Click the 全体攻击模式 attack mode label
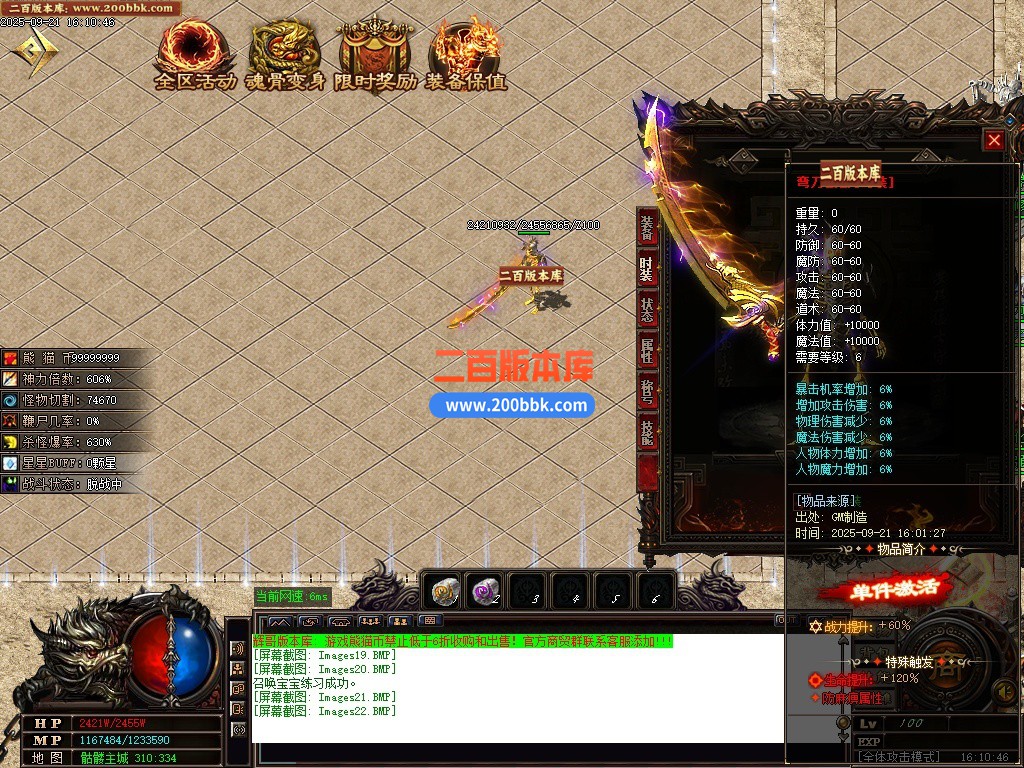This screenshot has width=1024, height=768. (899, 757)
